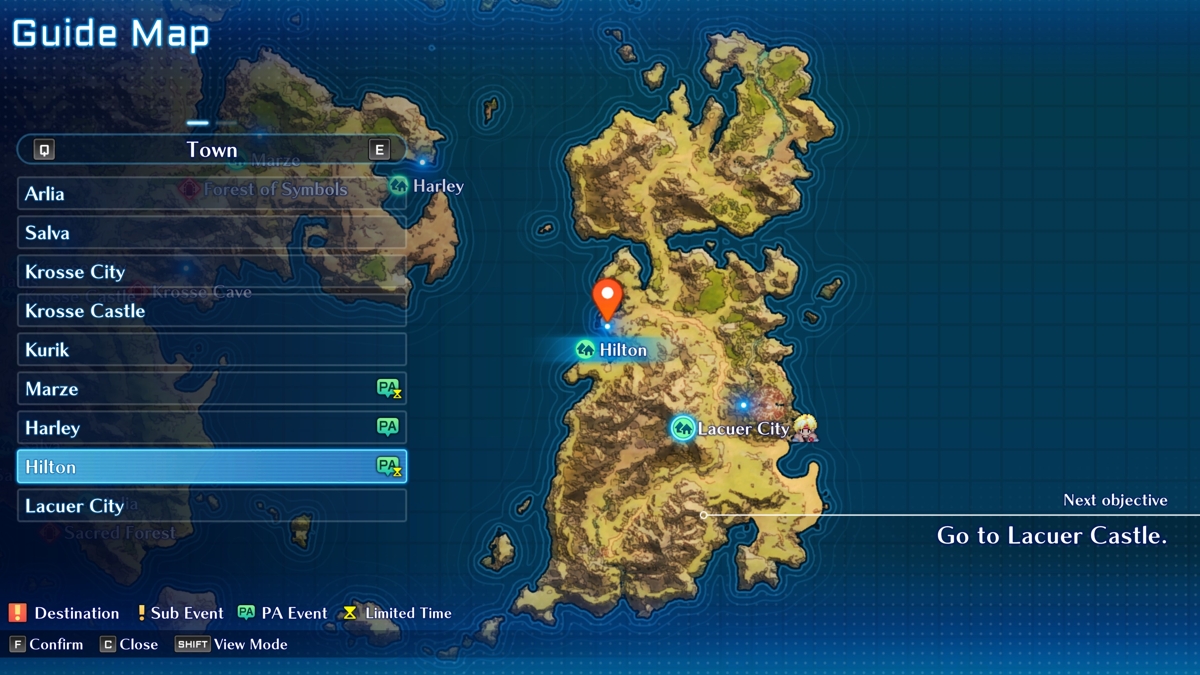The width and height of the screenshot is (1200, 675).
Task: Select the Kurik town entry
Action: coord(212,350)
